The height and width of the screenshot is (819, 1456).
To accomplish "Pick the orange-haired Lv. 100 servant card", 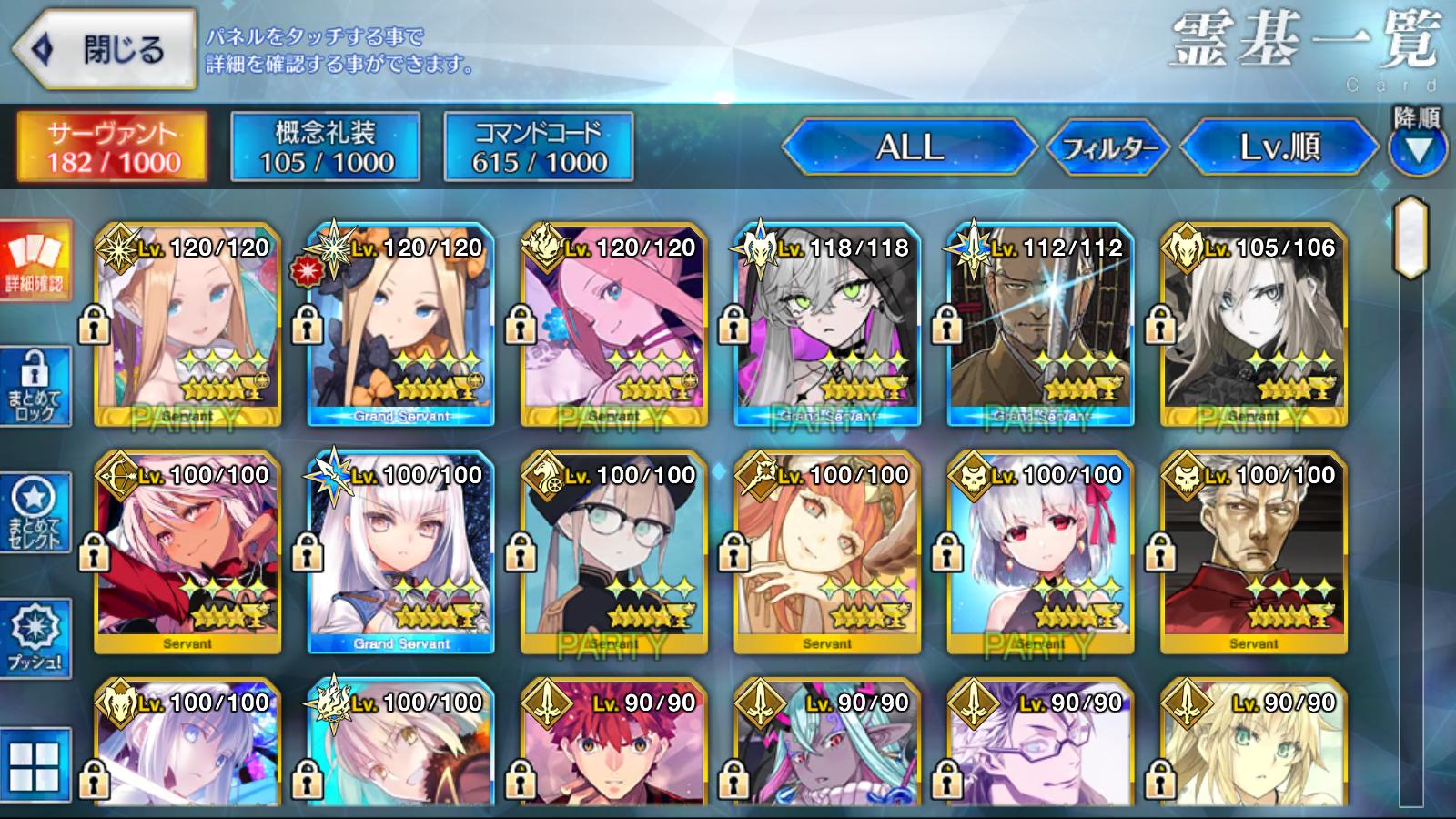I will coord(827,552).
